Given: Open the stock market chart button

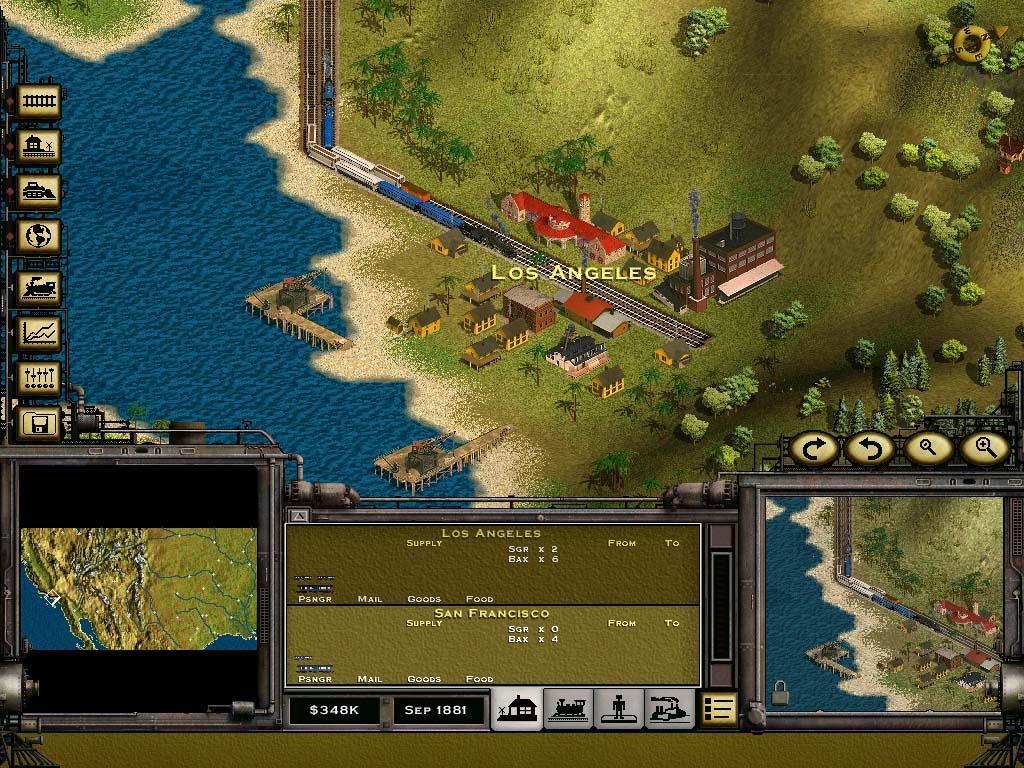Looking at the screenshot, I should pos(38,333).
